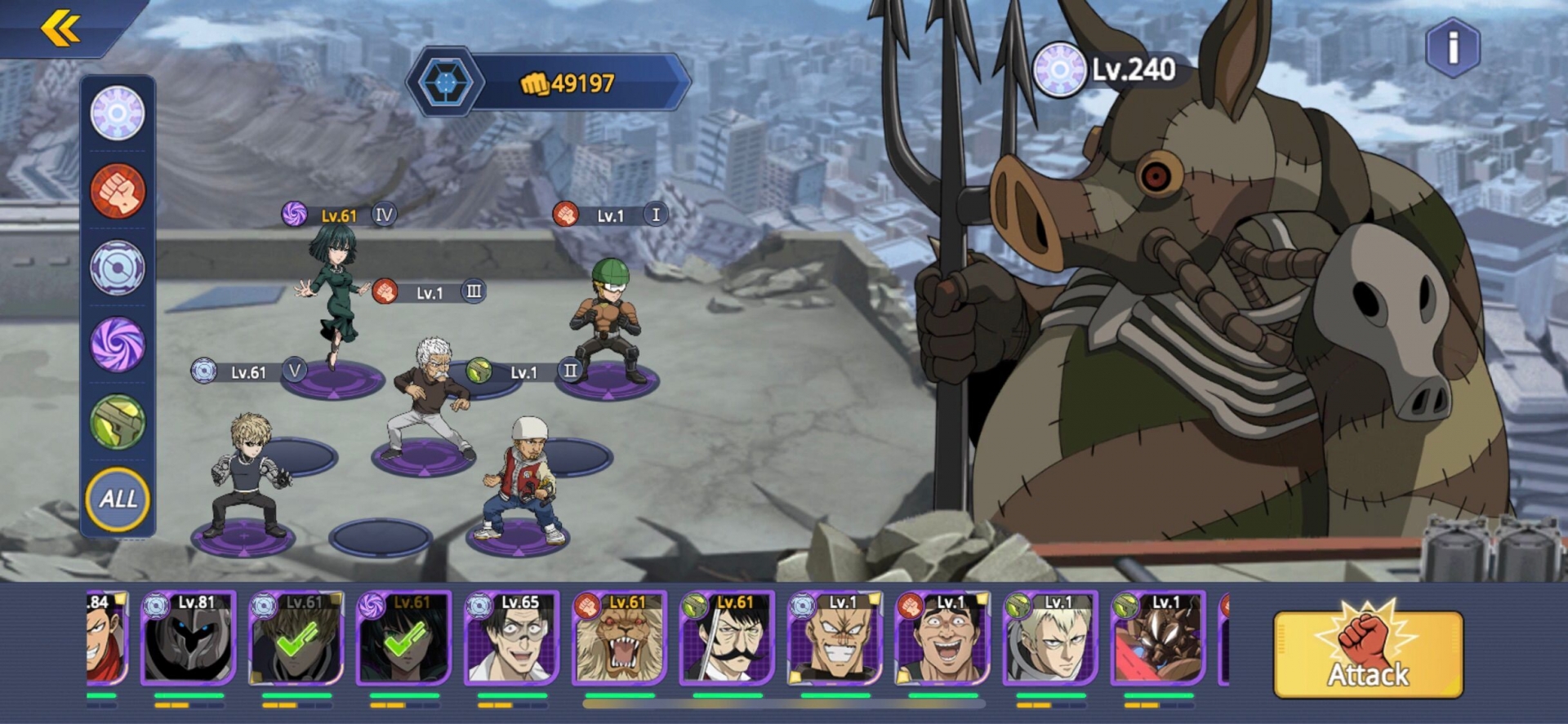Go back using the double arrow button
The width and height of the screenshot is (1568, 724).
pyautogui.click(x=60, y=29)
